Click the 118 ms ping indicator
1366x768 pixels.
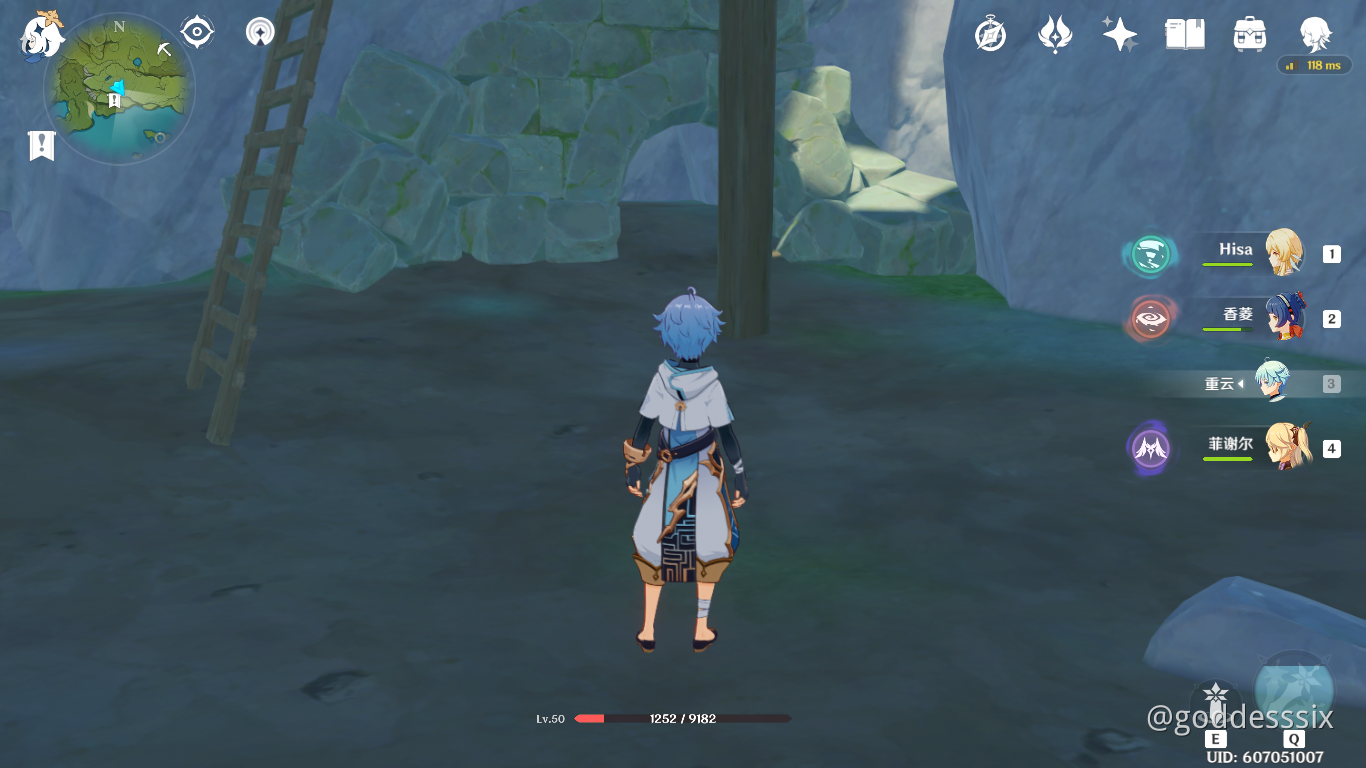coord(1315,65)
